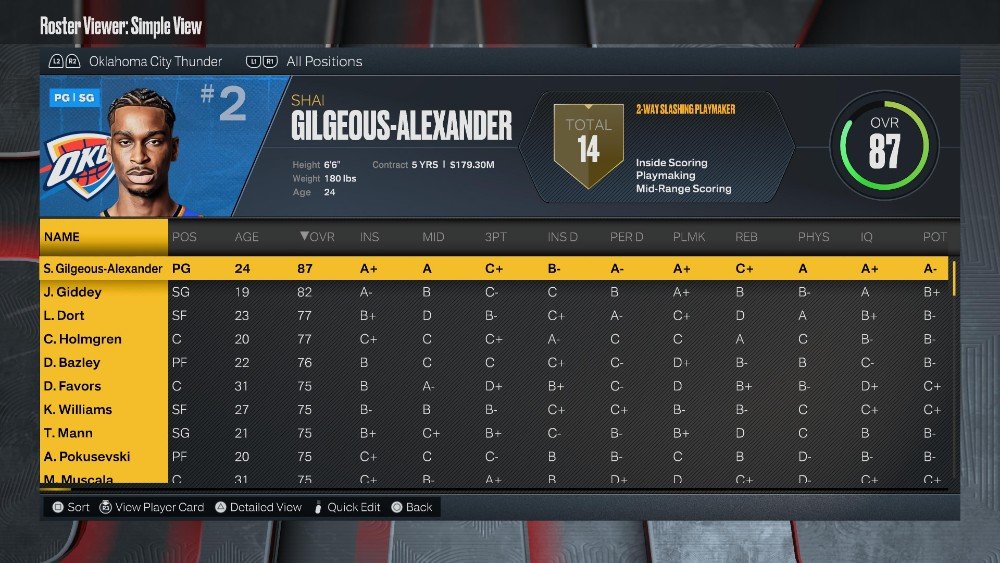Viewport: 1000px width, 563px height.
Task: Sort by the NAME column header
Action: point(62,237)
